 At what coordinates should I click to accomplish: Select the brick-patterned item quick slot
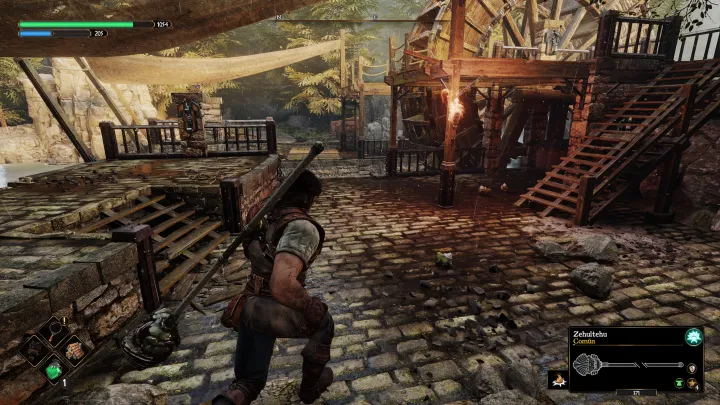coord(73,350)
